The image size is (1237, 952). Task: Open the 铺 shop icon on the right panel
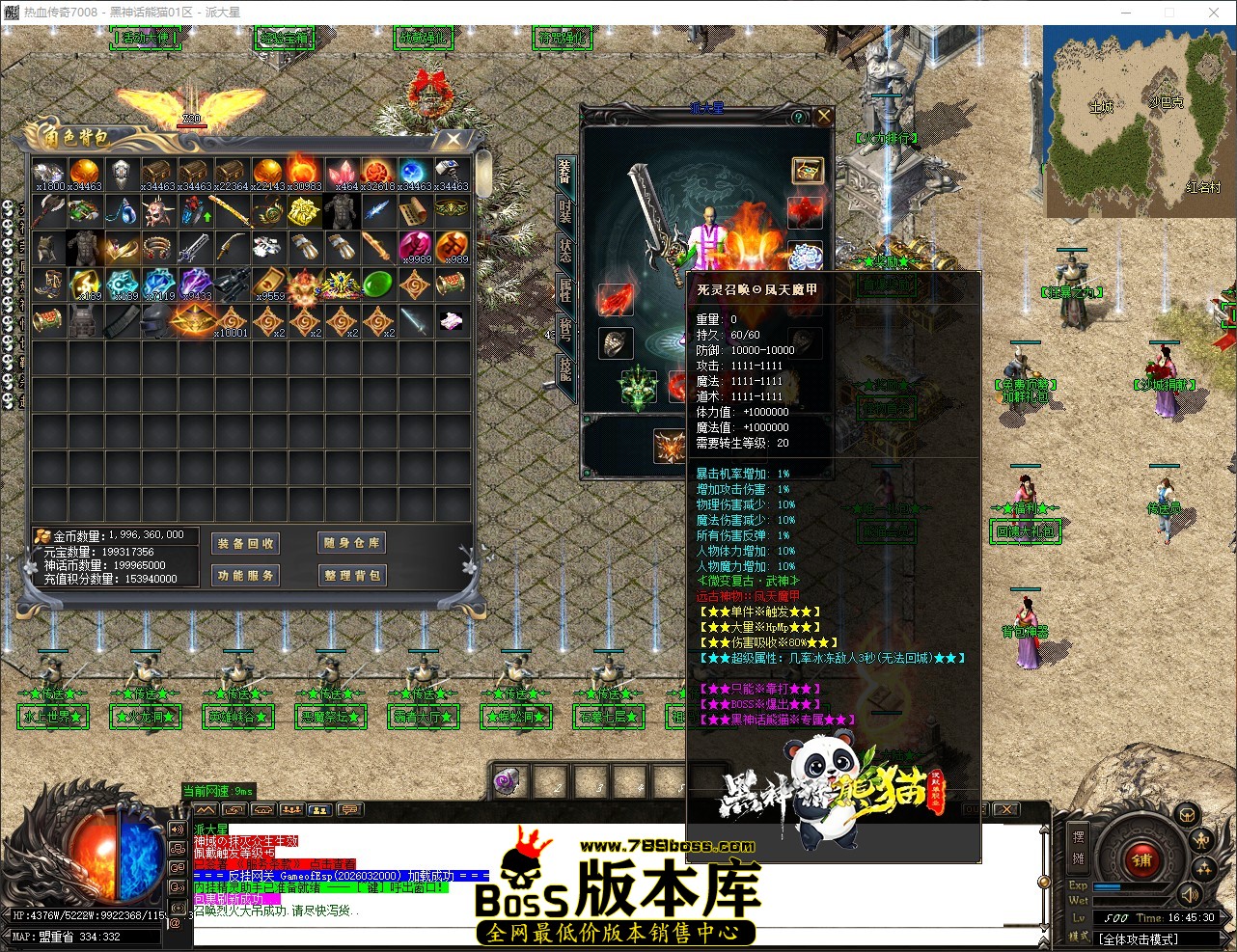(1141, 860)
